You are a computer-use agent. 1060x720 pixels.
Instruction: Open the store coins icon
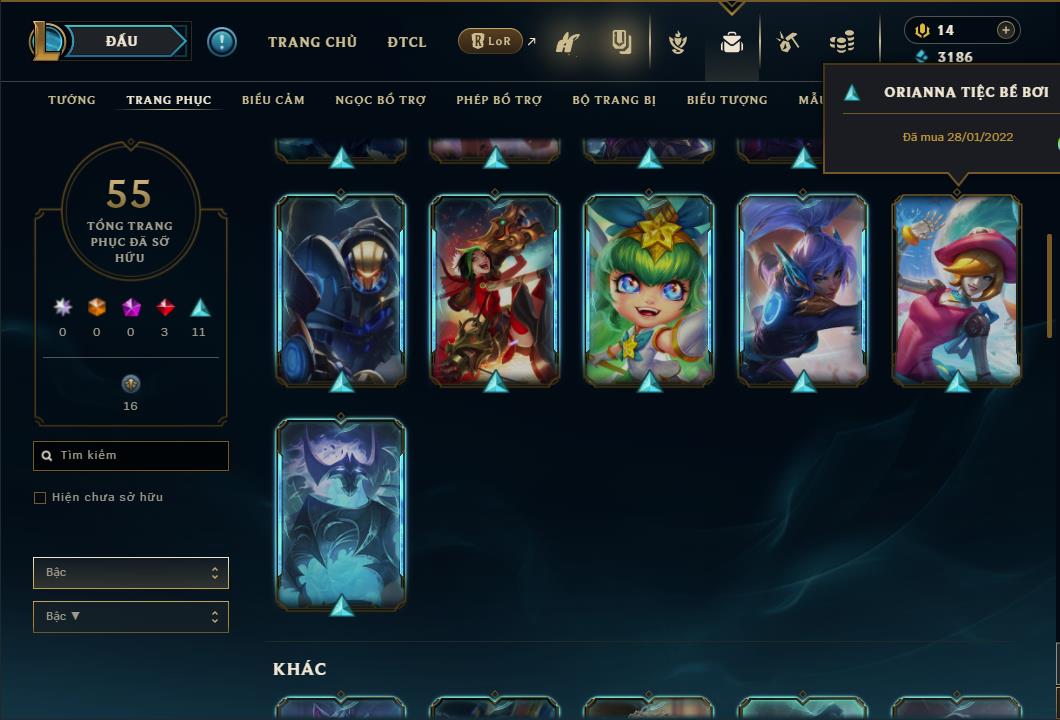pos(842,42)
